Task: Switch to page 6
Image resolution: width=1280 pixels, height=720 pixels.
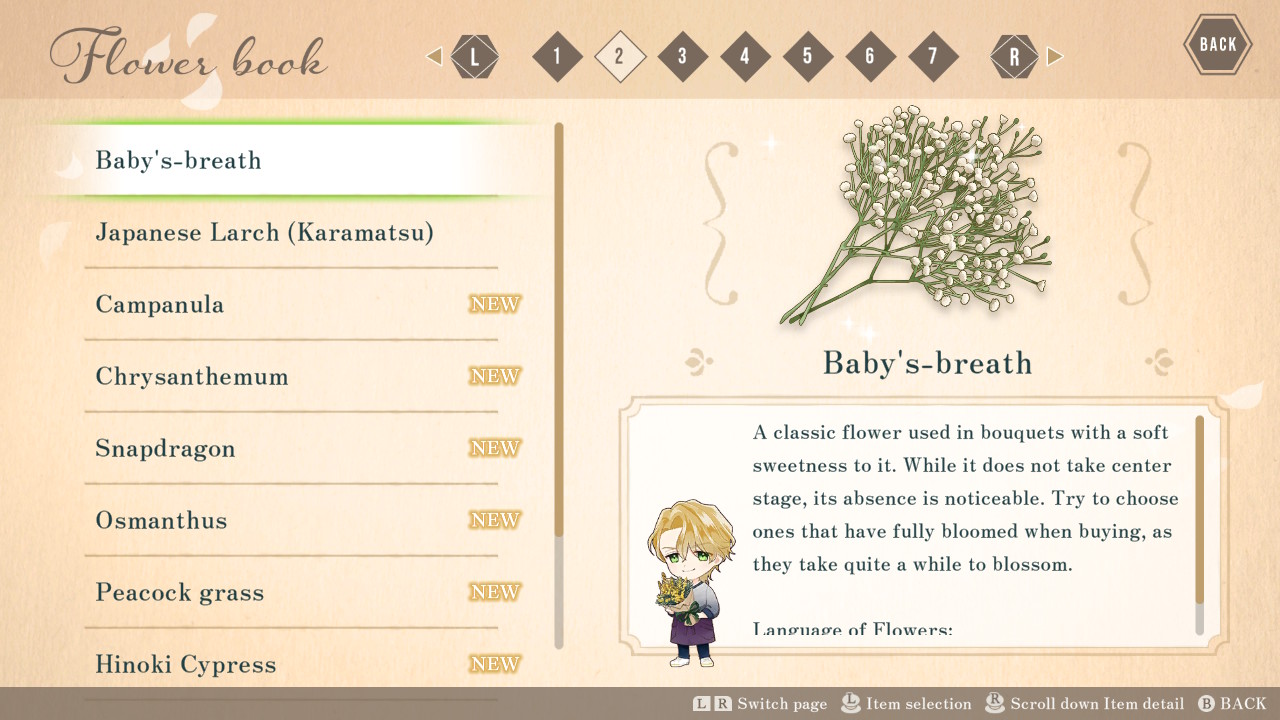Action: click(x=870, y=56)
